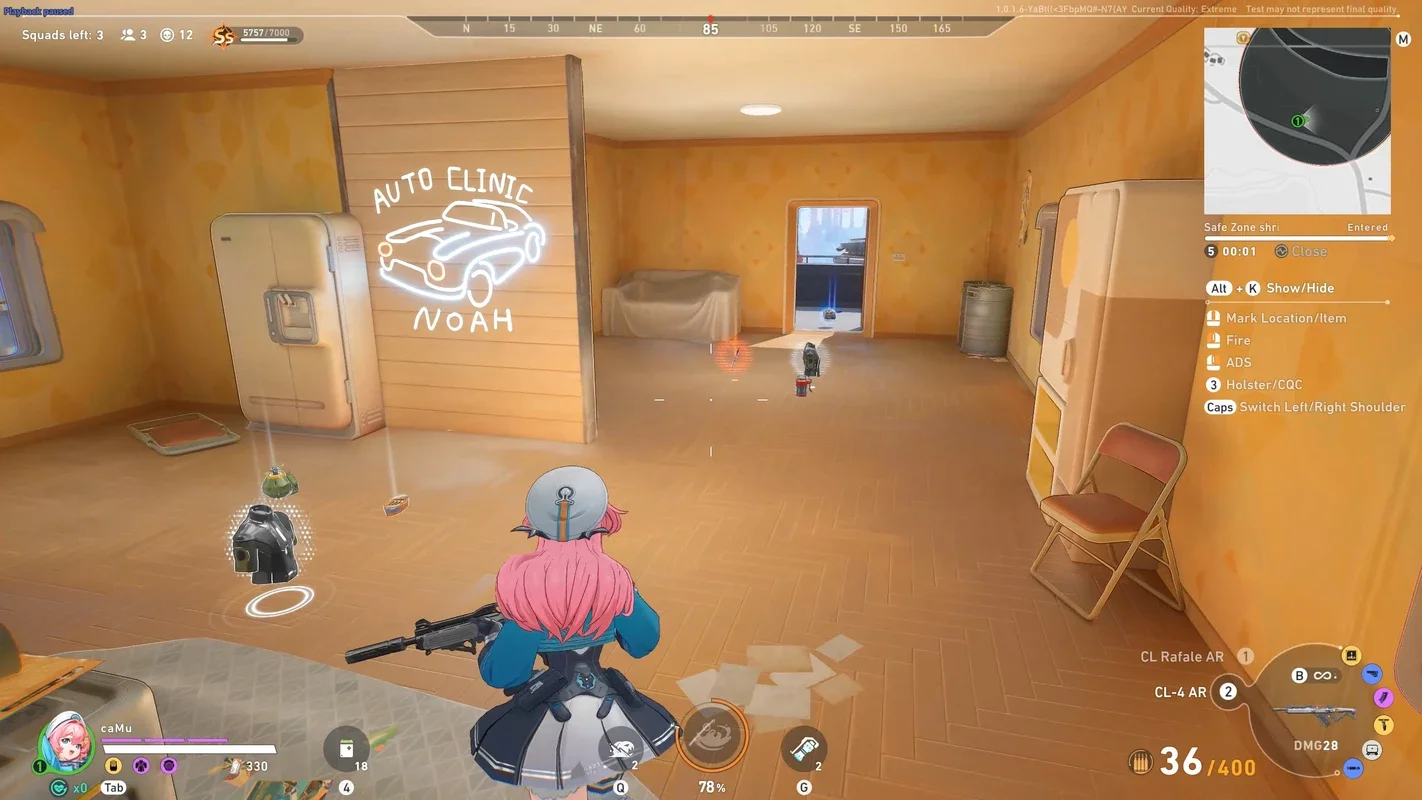Click the blue suppressor attachment icon
This screenshot has height=800, width=1422.
click(1353, 768)
